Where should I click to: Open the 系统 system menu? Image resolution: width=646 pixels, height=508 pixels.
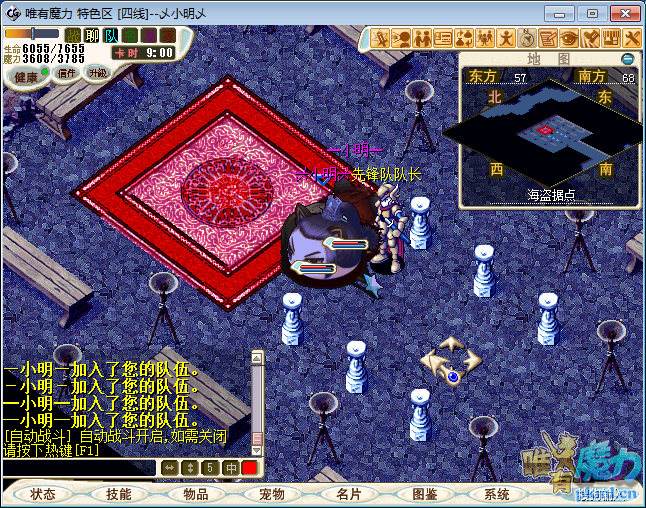[x=497, y=494]
